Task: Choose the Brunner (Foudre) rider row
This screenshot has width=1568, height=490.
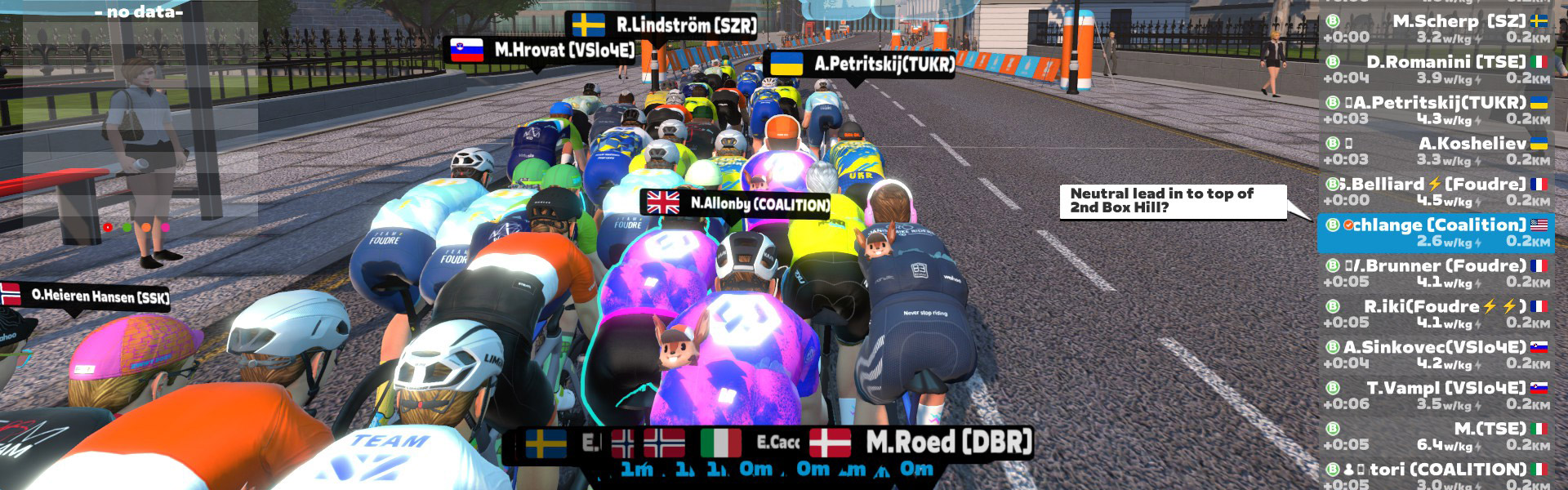Action: (1437, 274)
